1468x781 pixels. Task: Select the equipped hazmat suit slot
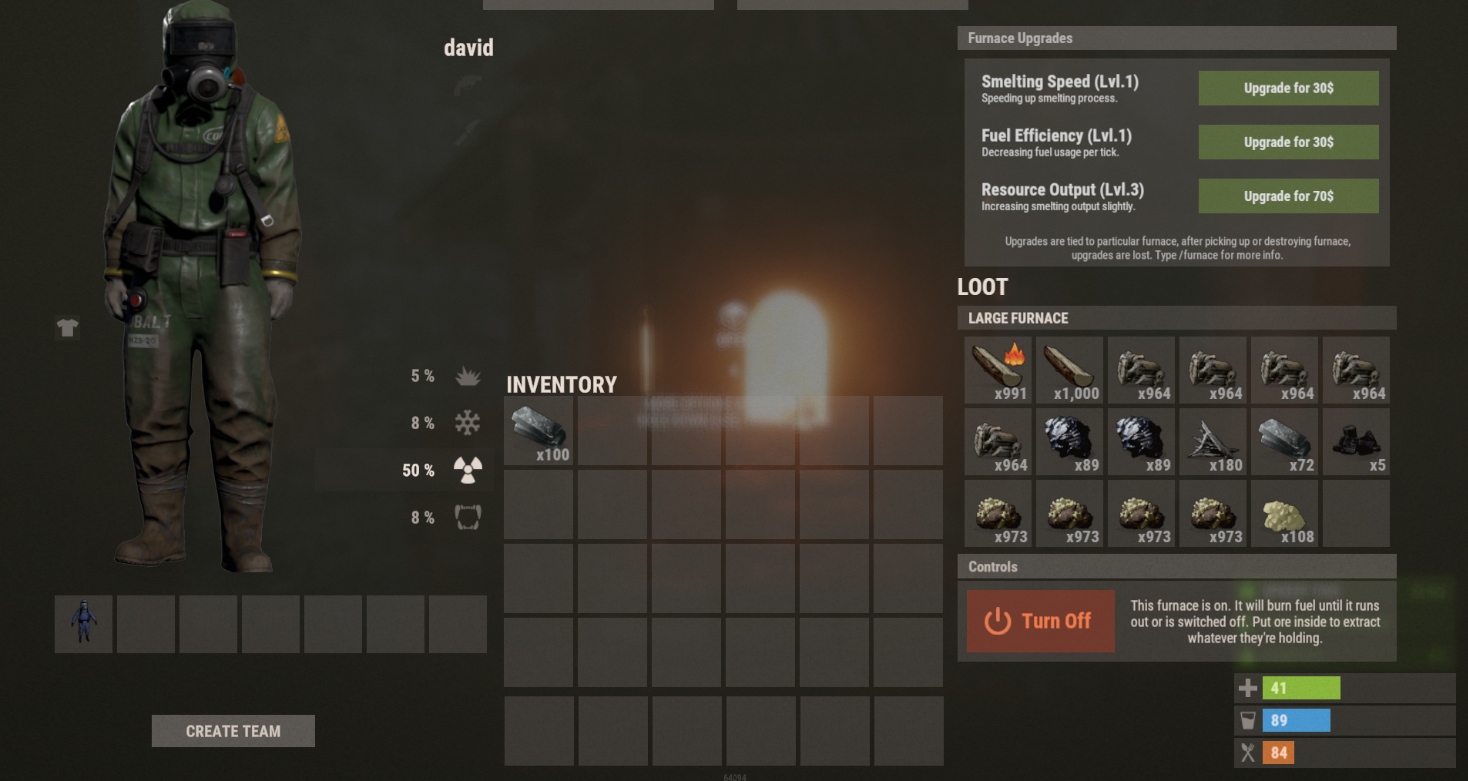coord(84,624)
